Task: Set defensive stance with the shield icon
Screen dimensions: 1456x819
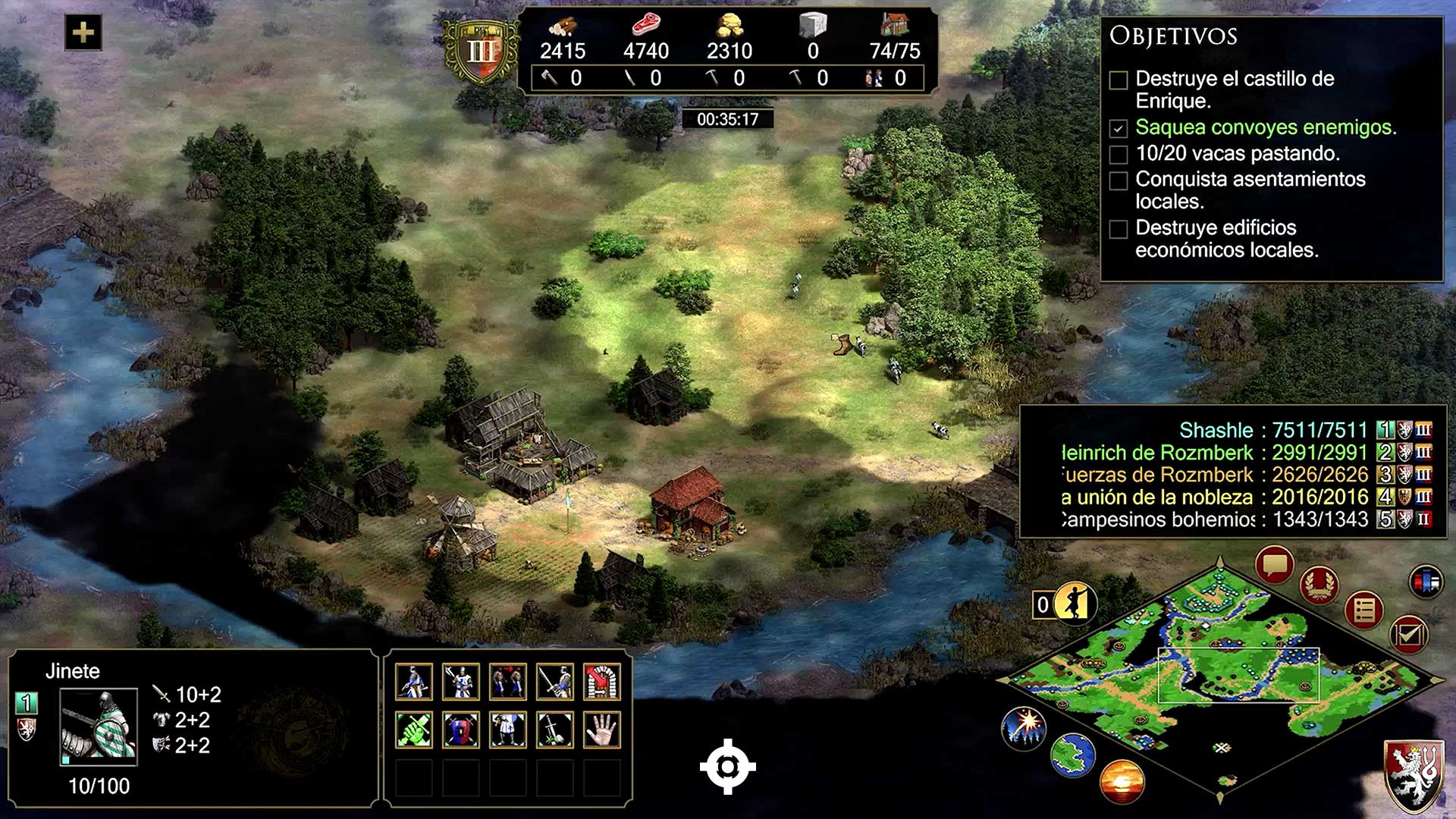Action: (x=461, y=730)
